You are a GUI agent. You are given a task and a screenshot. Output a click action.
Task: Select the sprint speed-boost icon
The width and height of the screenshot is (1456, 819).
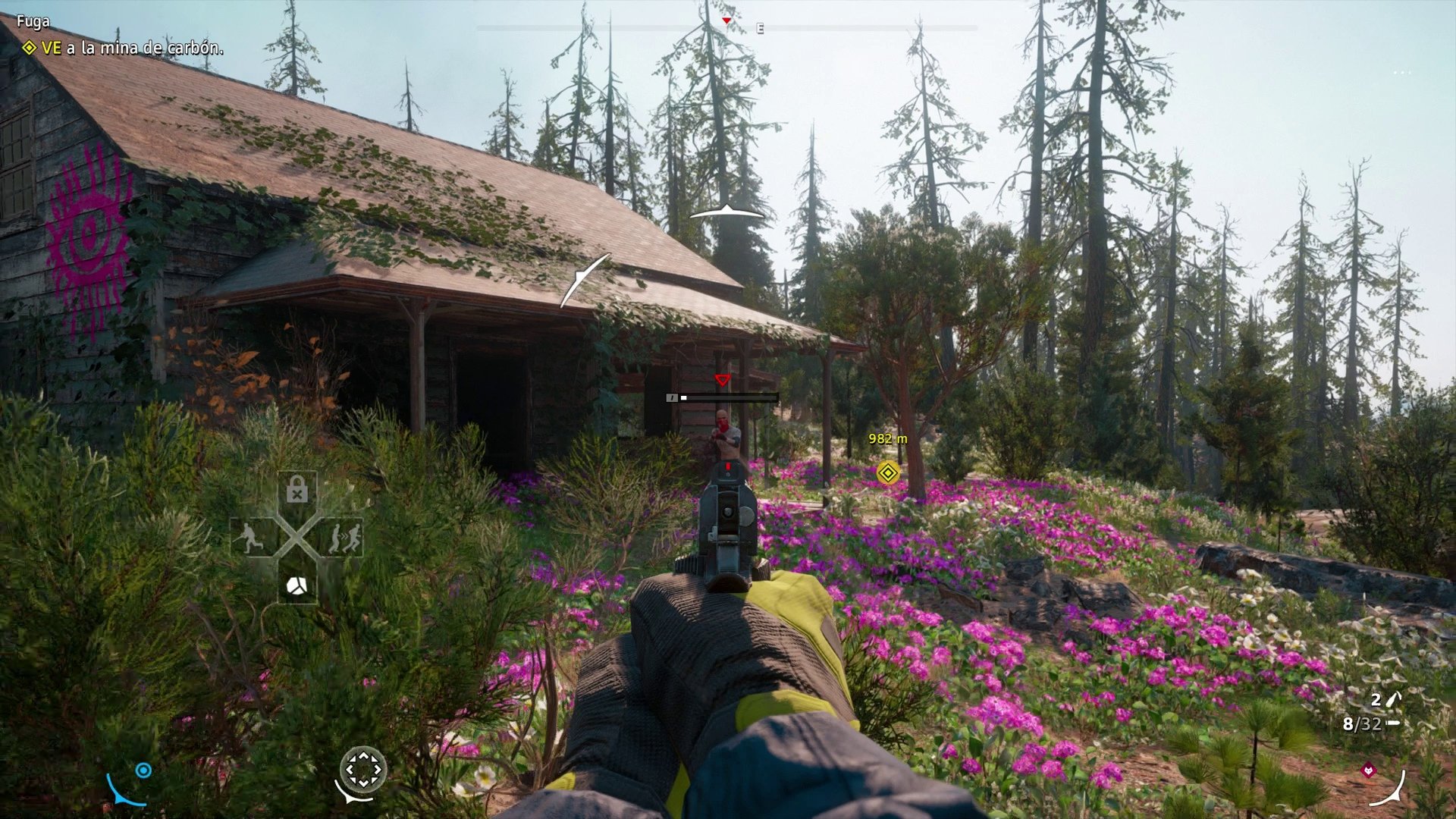point(346,538)
